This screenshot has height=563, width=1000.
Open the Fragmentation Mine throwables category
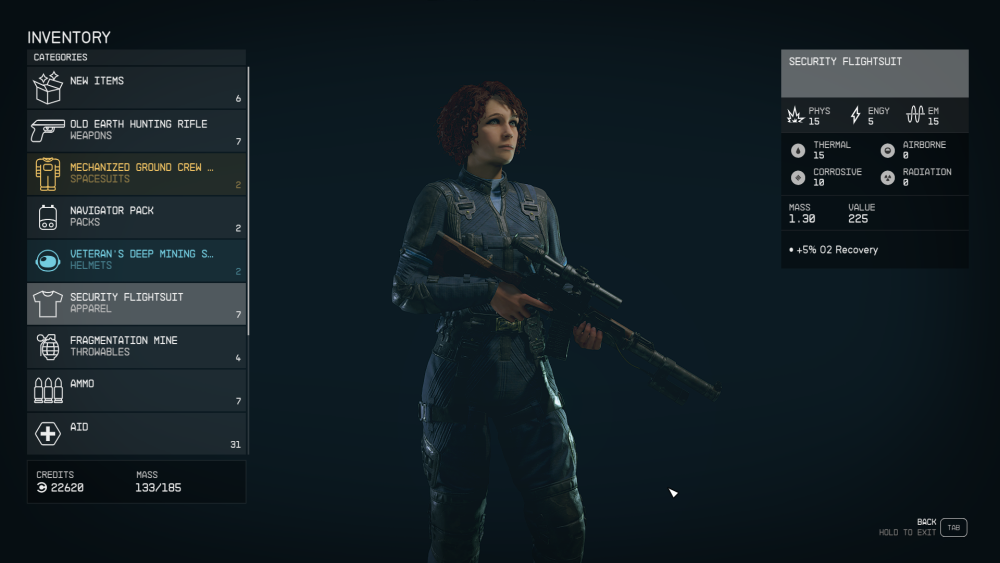point(136,347)
